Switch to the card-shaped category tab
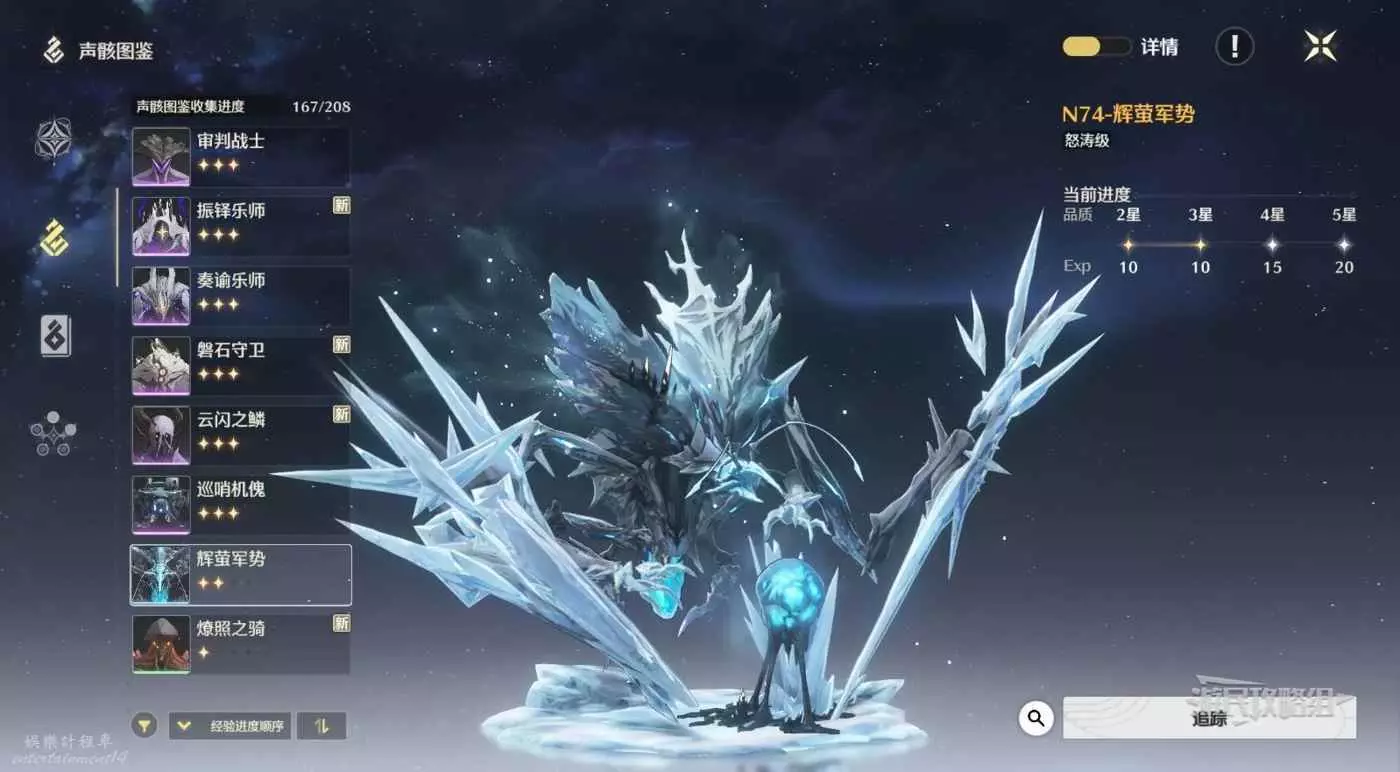This screenshot has height=772, width=1400. point(54,335)
